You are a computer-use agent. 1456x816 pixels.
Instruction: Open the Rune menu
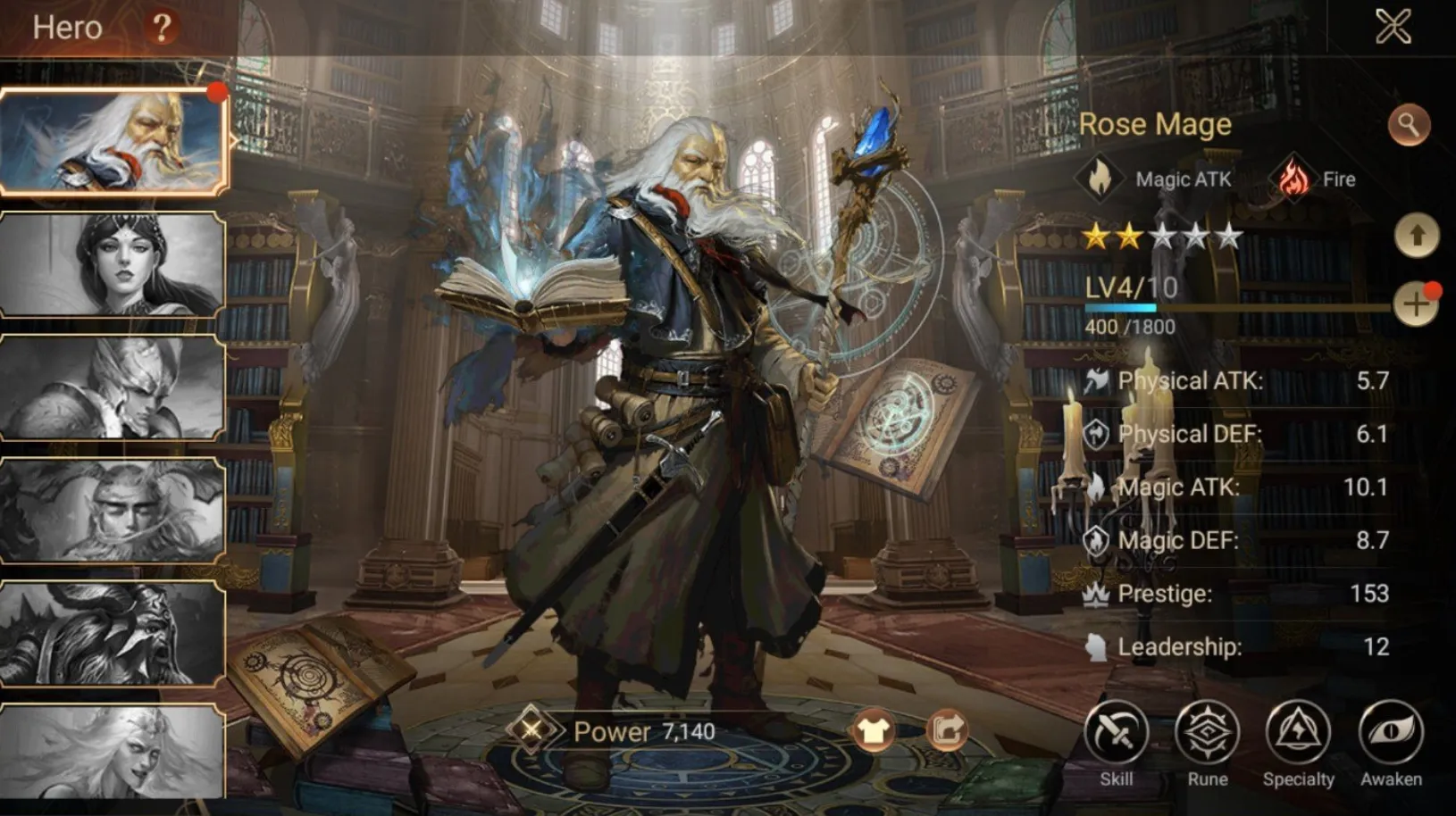coord(1207,734)
